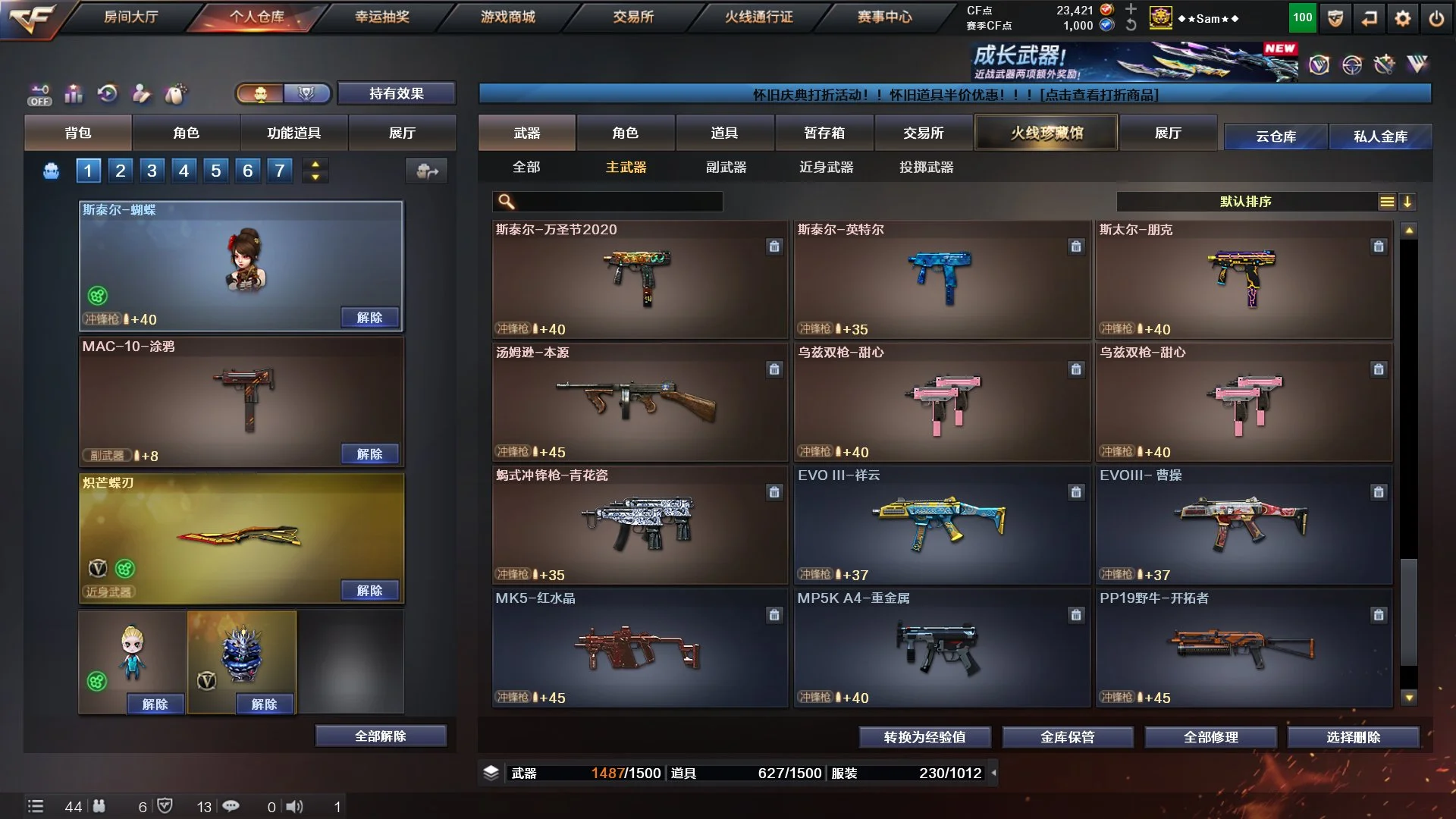Activate 转换为经验值 button
This screenshot has height=819, width=1456.
click(924, 736)
